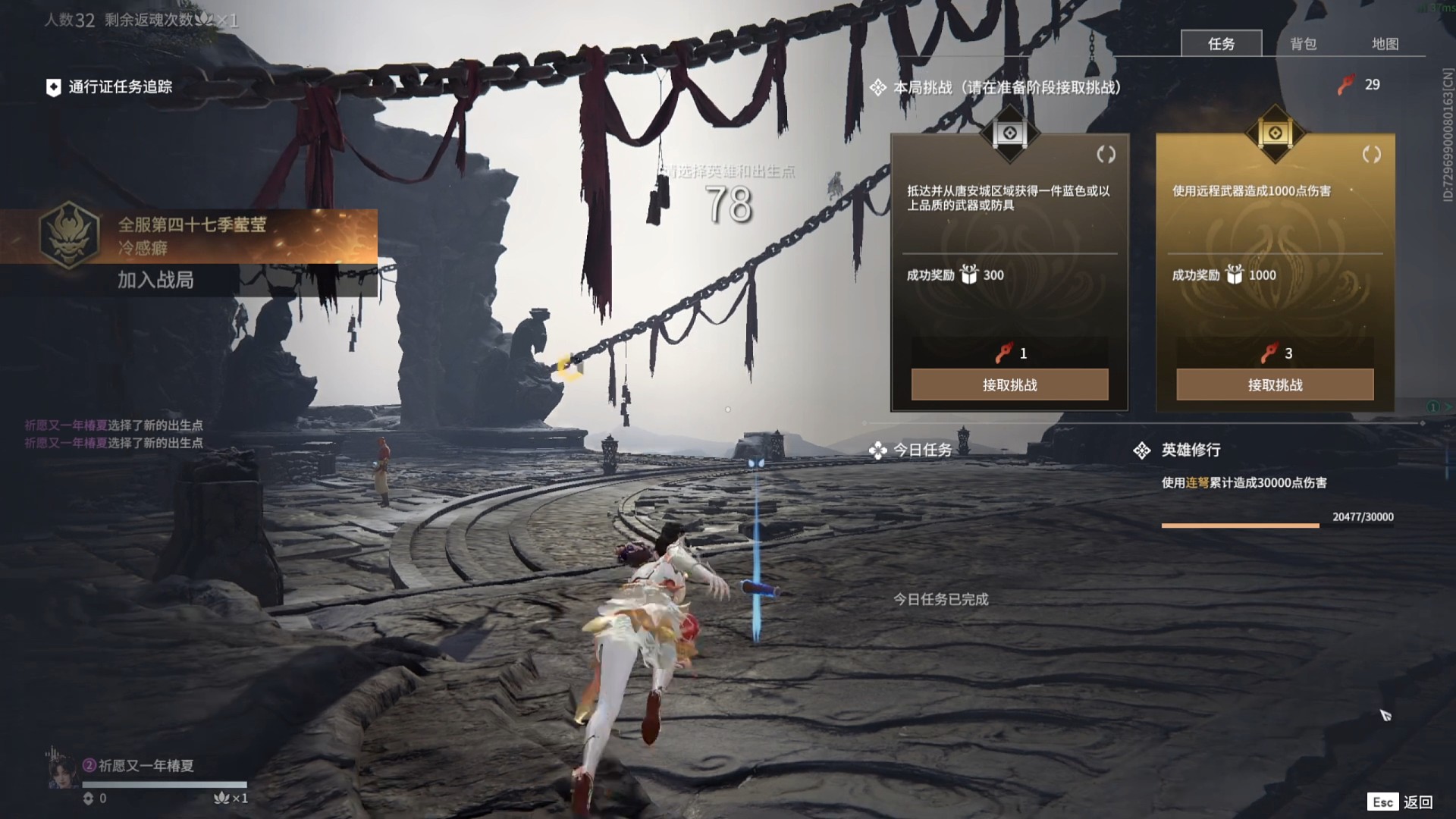Screen dimensions: 1456x819
Task: Accept the ranged weapon 1000 damage challenge
Action: [1275, 385]
